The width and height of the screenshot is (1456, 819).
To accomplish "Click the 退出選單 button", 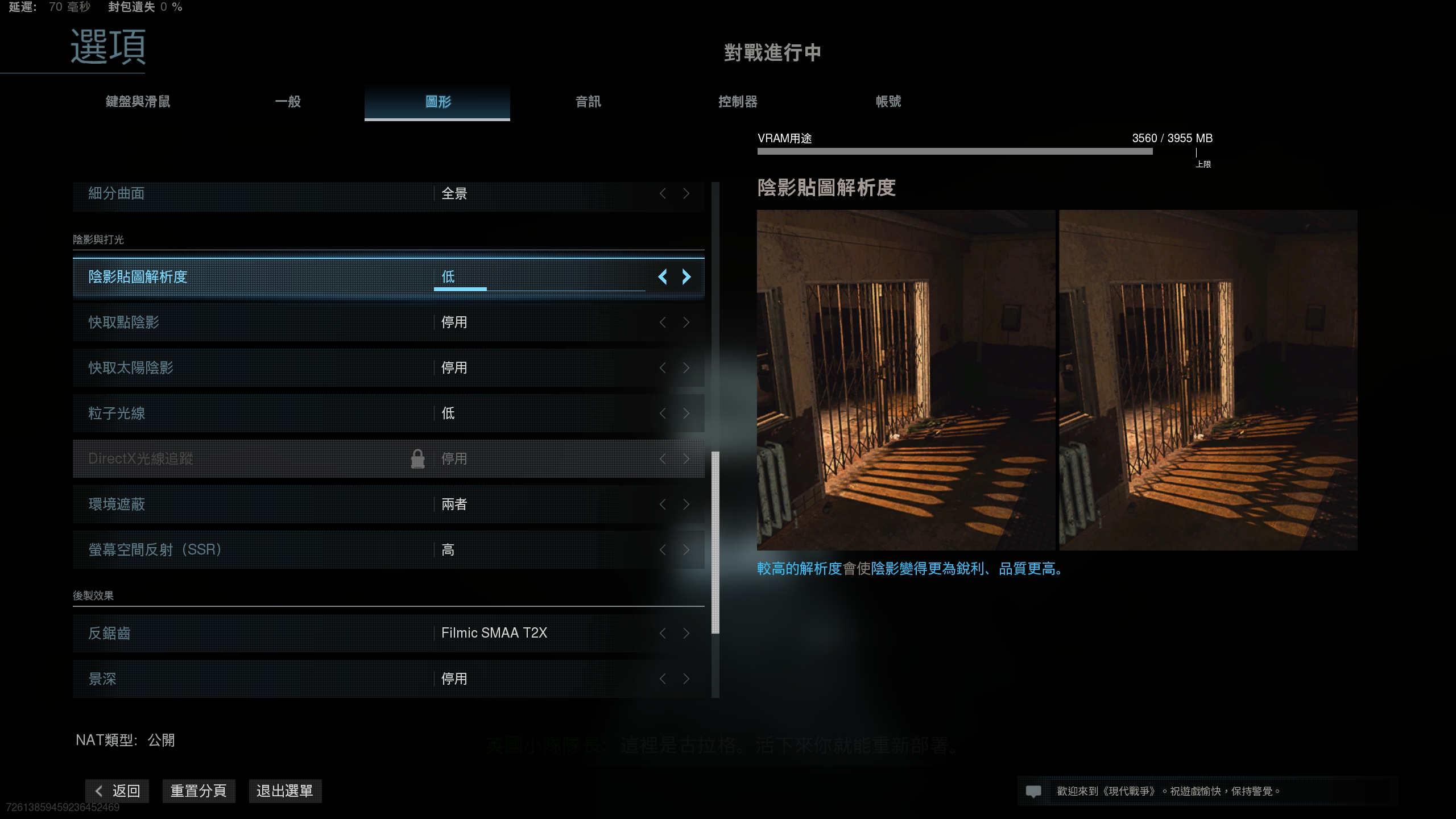I will [285, 791].
